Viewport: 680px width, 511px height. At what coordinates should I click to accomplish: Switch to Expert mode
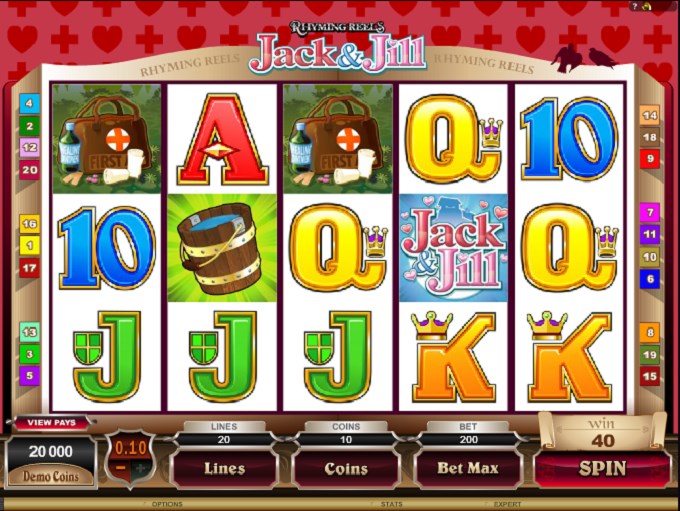pos(508,504)
